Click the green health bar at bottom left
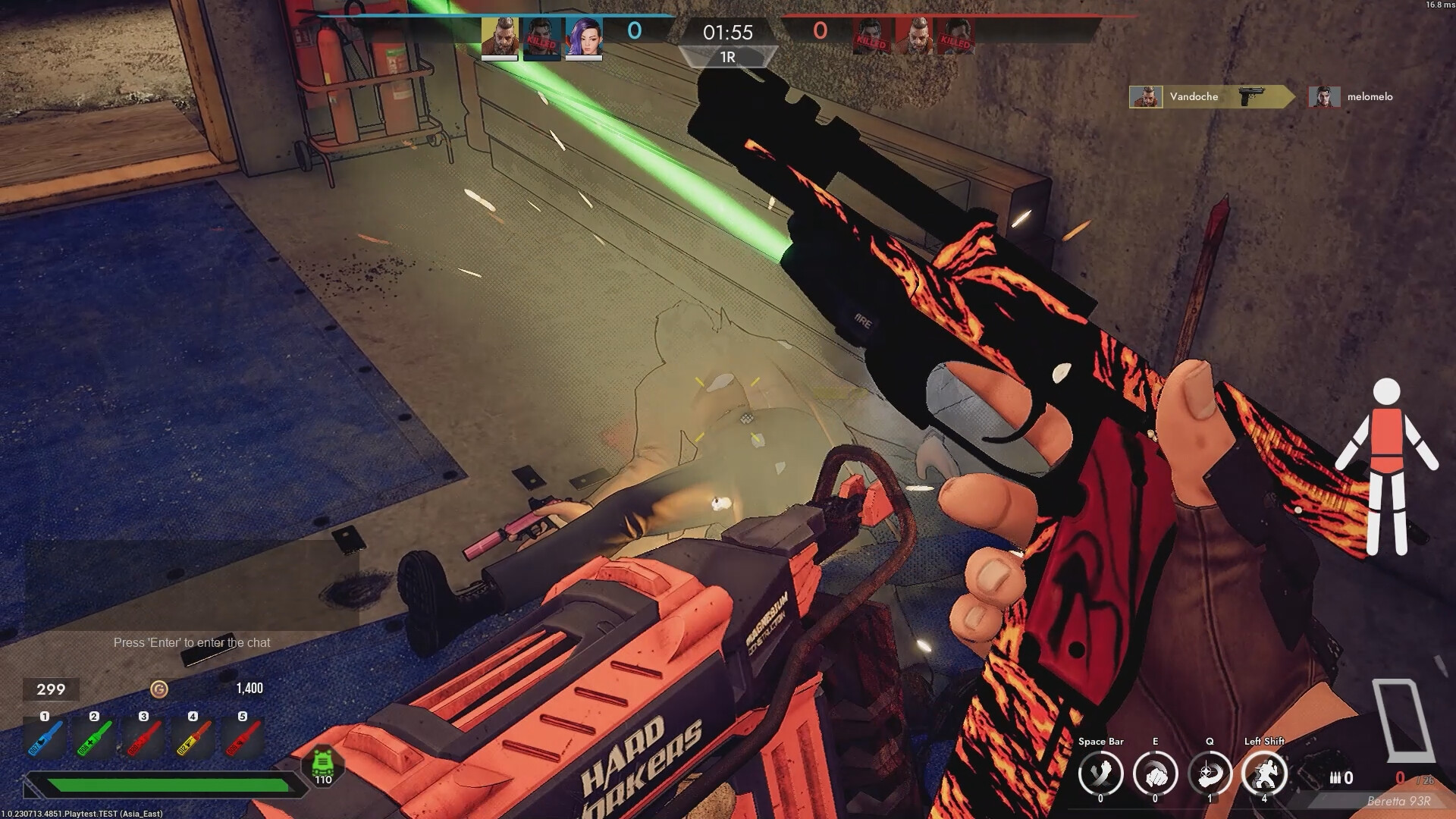 point(167,785)
